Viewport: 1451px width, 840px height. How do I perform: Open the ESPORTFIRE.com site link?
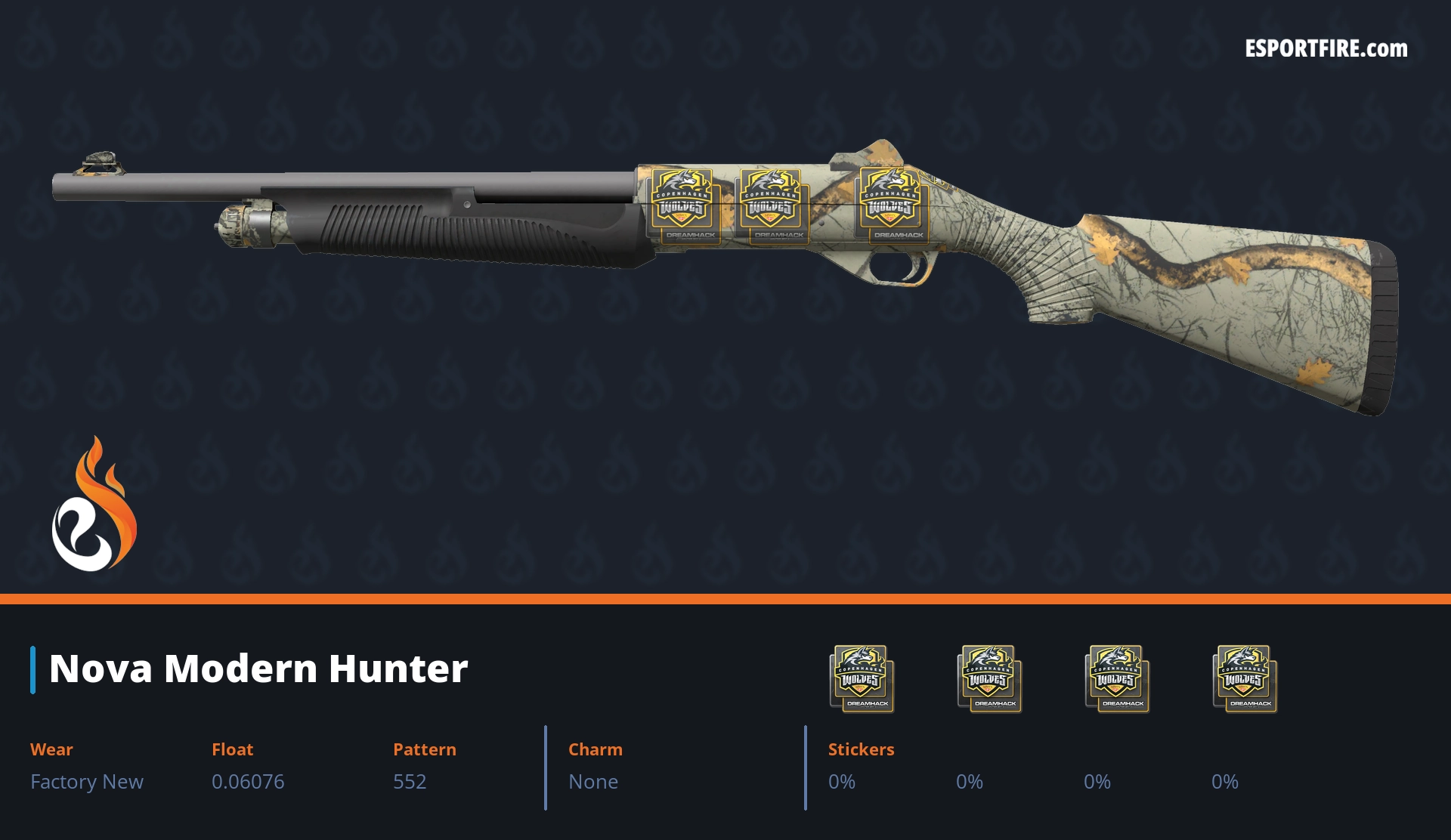(1326, 49)
